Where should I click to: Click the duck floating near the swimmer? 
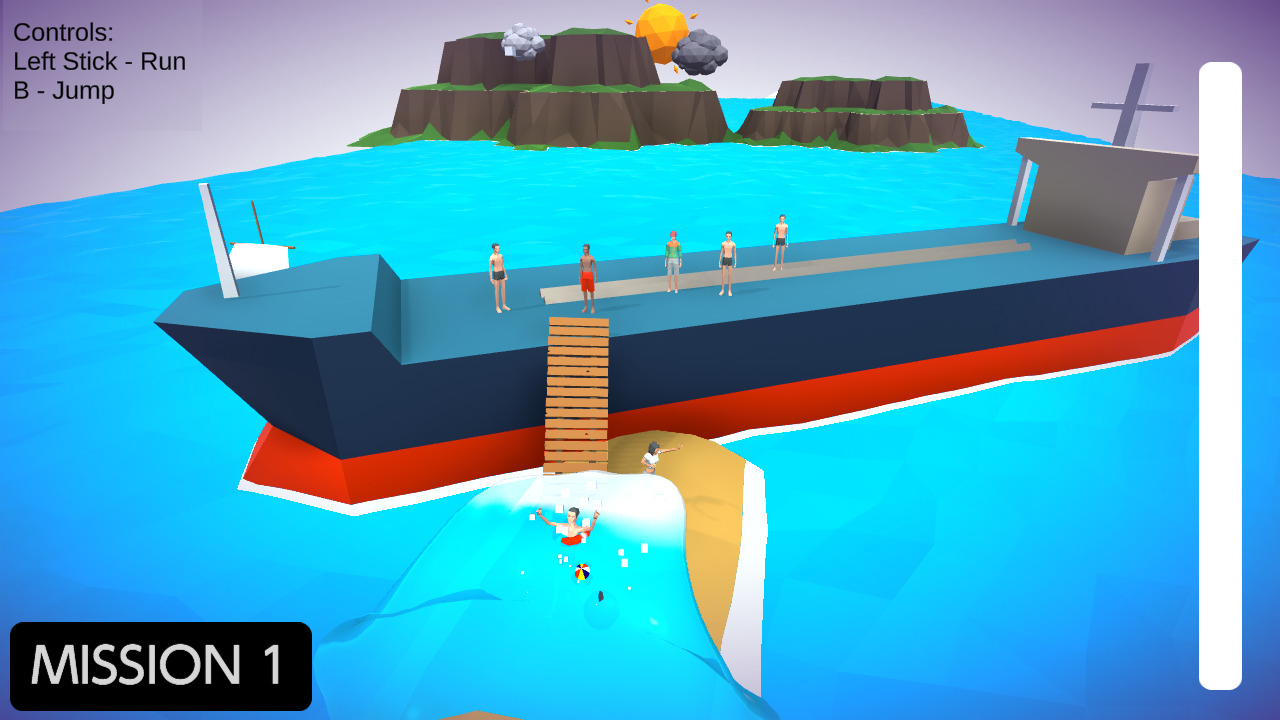(x=599, y=597)
